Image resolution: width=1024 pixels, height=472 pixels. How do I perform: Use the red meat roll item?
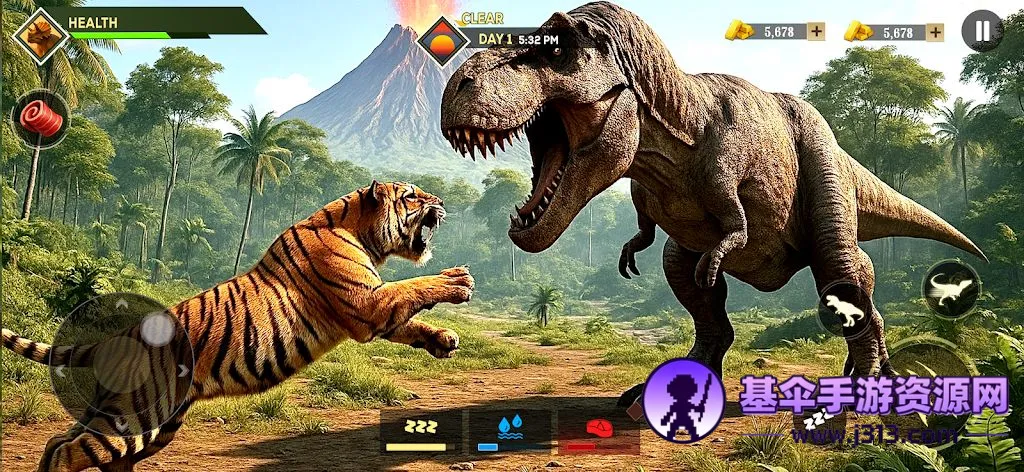[x=41, y=120]
